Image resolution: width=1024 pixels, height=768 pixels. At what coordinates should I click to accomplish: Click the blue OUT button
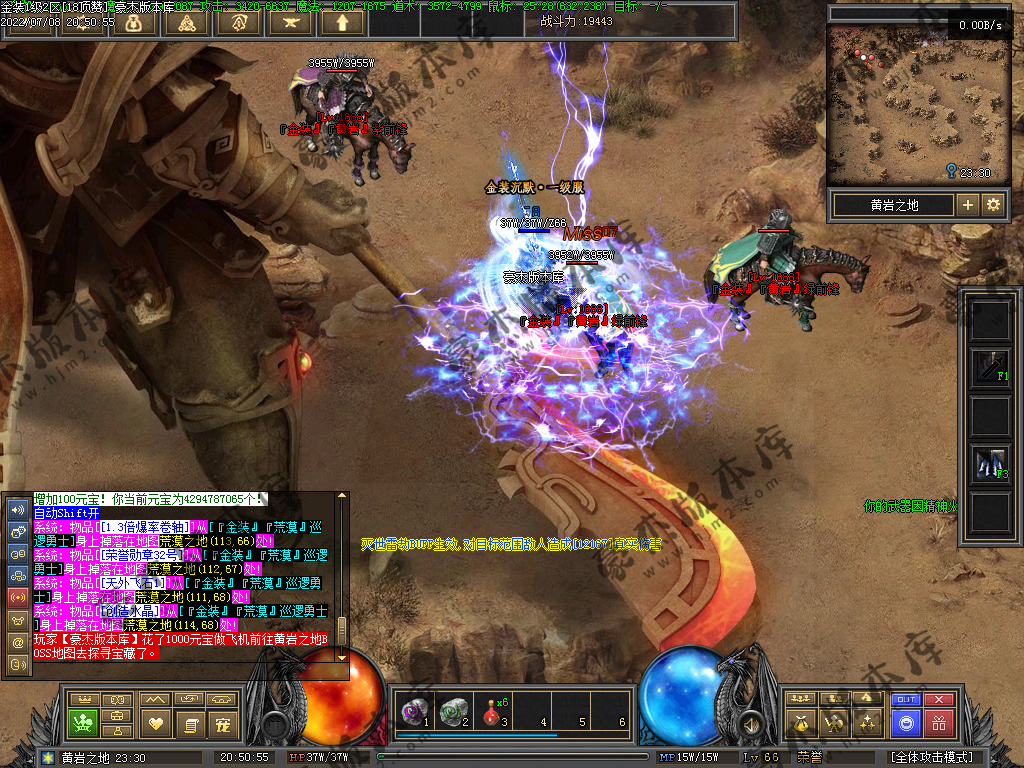pyautogui.click(x=906, y=700)
